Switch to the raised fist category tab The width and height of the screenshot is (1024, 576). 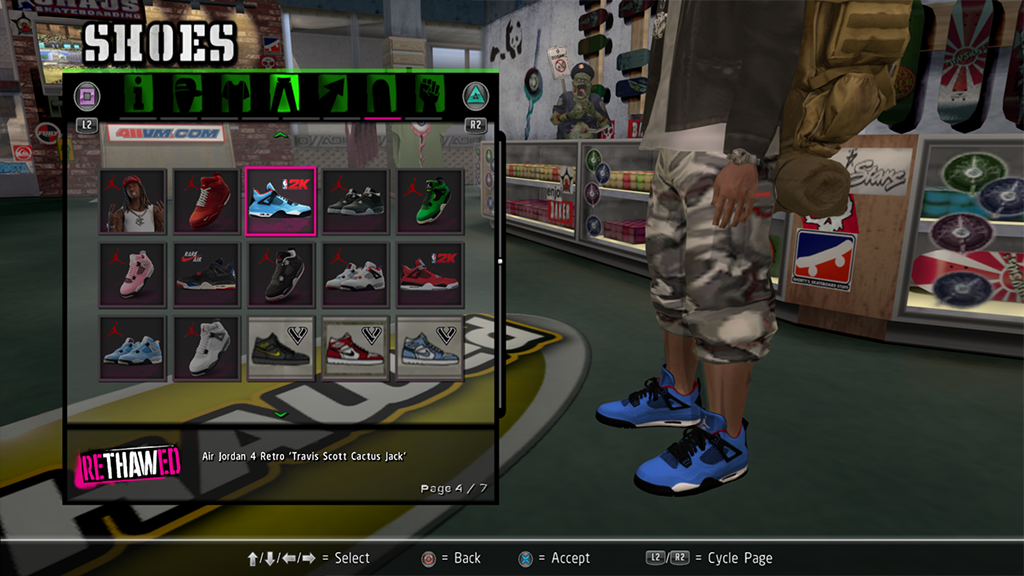(x=430, y=96)
